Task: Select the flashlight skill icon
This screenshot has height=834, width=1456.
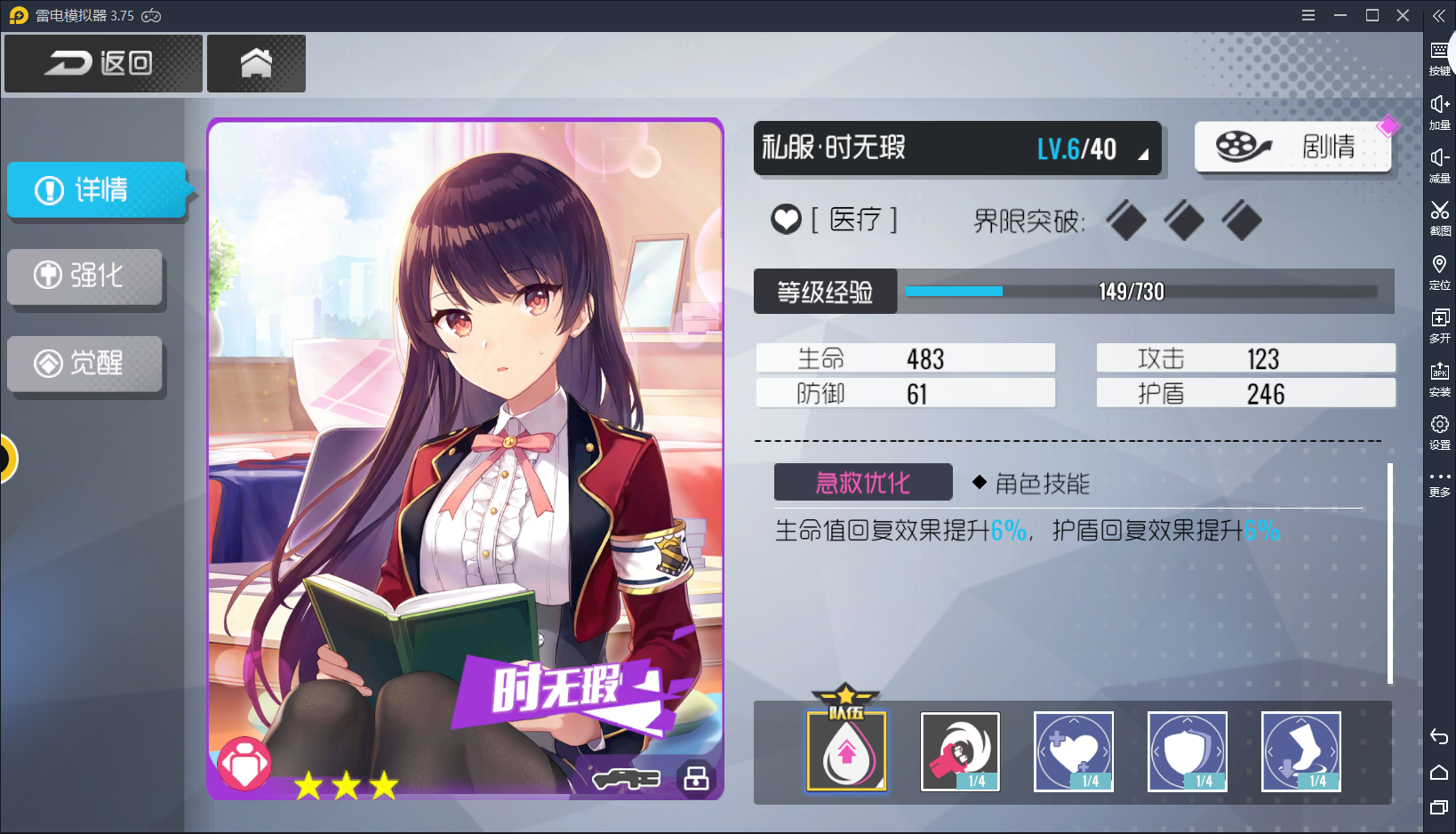Action: pyautogui.click(x=960, y=751)
